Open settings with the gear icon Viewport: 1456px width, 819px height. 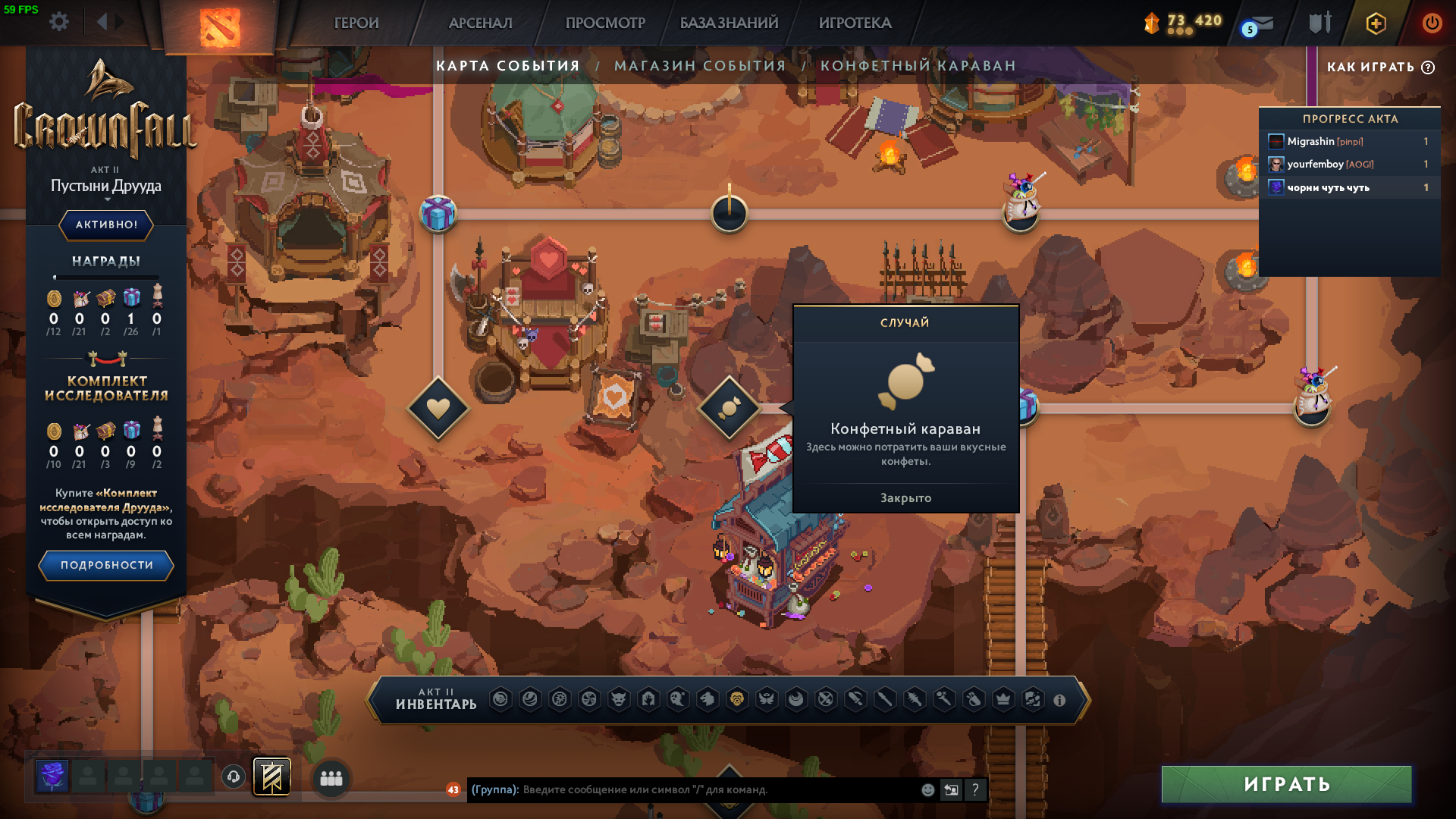click(x=59, y=22)
